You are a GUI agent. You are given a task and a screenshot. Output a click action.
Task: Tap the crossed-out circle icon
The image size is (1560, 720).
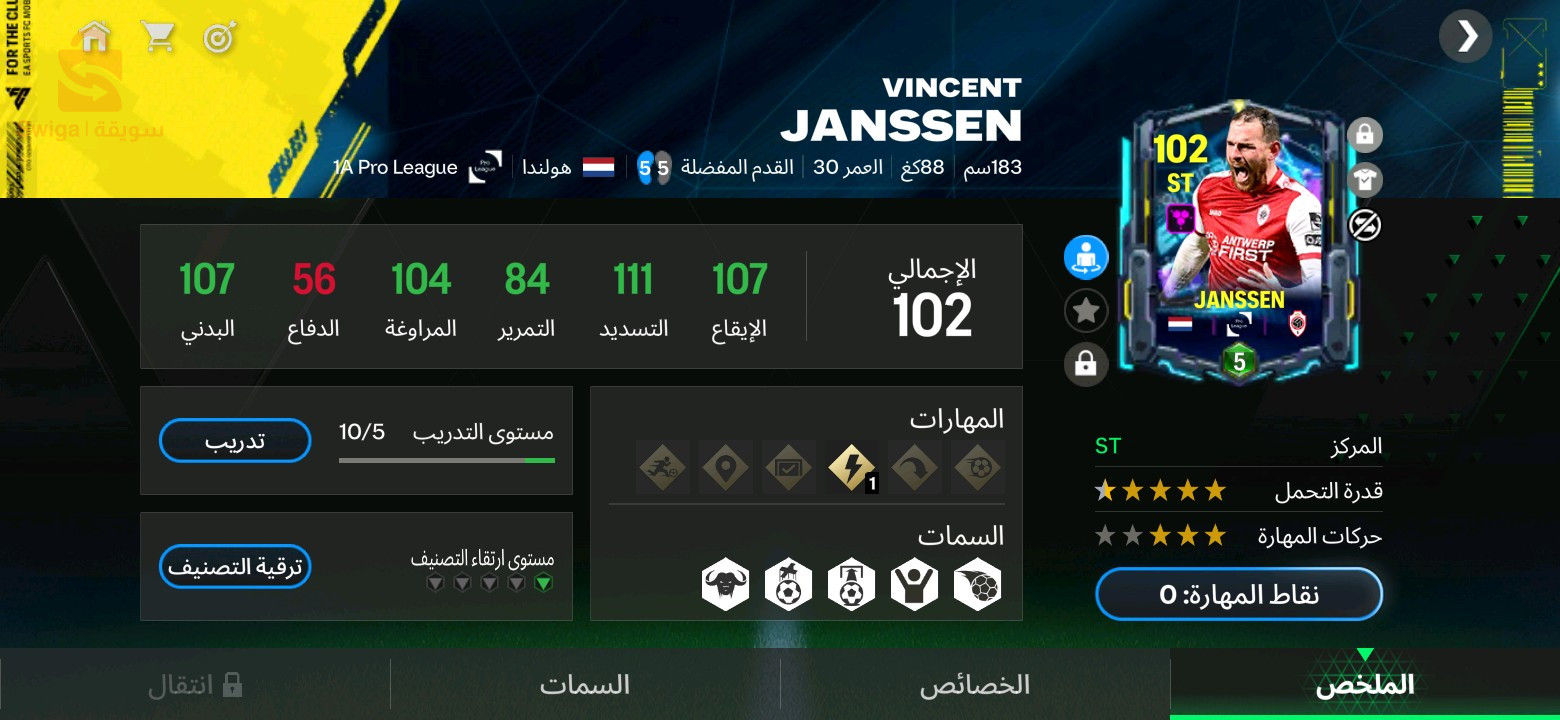point(1364,225)
